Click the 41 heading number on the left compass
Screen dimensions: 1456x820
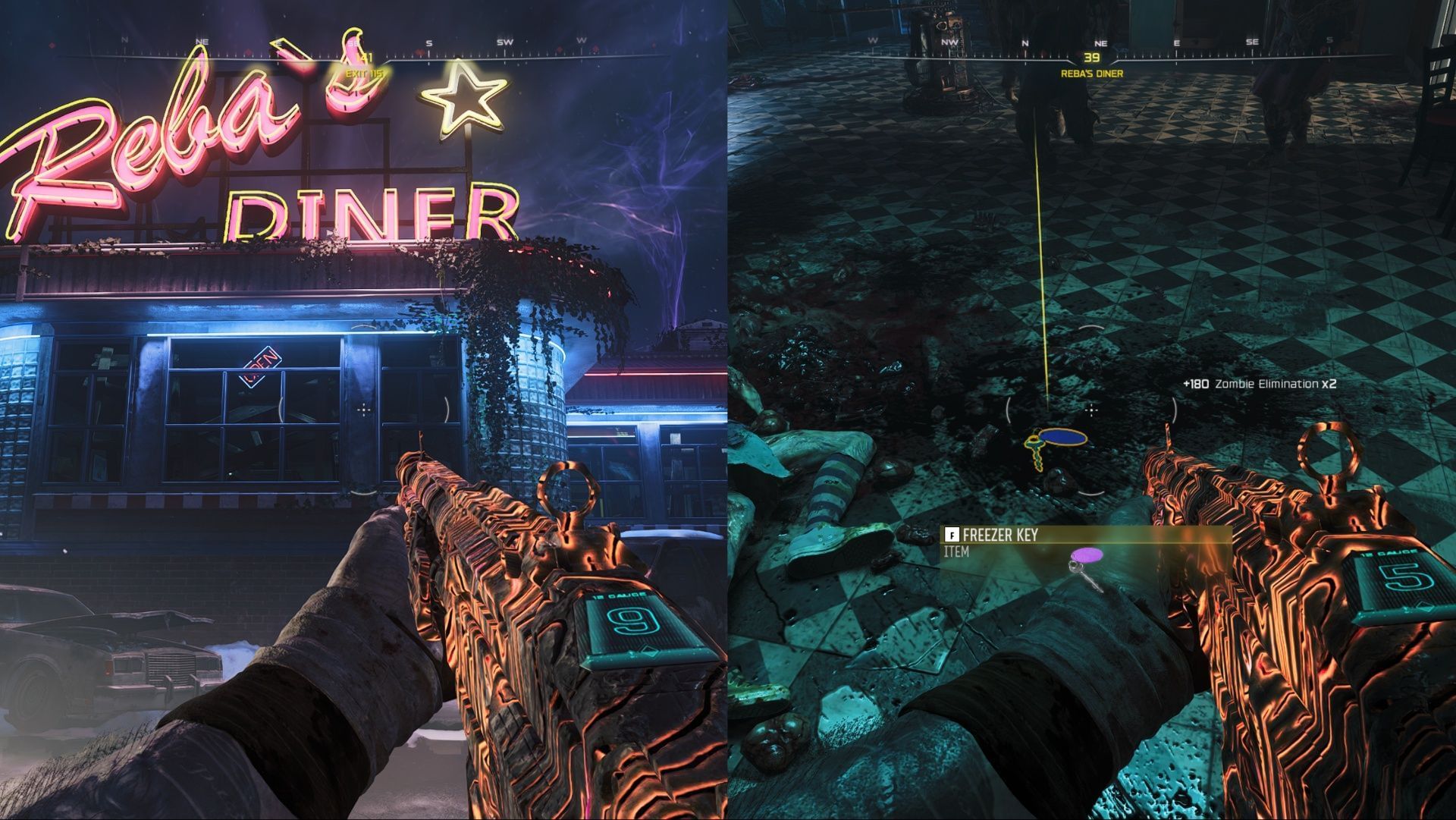pos(366,55)
